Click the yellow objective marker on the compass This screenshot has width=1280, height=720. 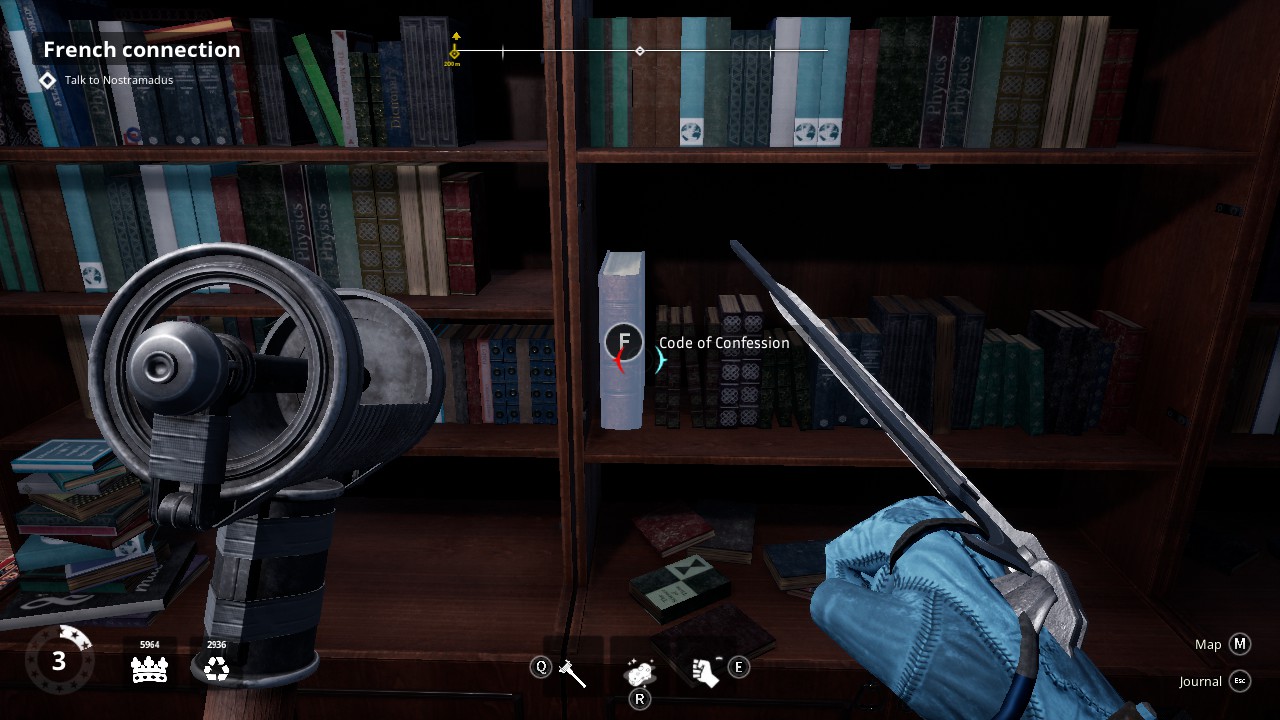coord(455,50)
